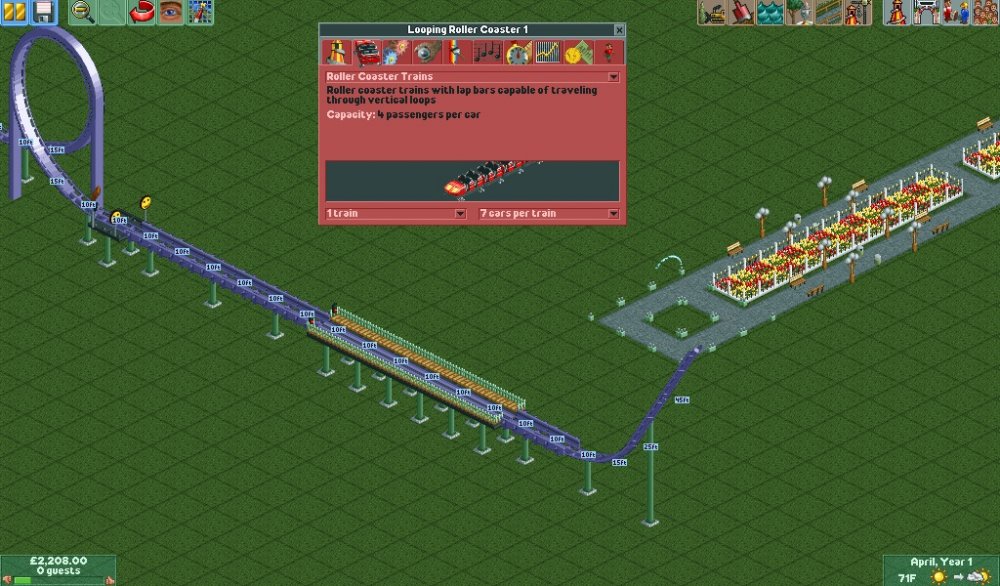Viewport: 1000px width, 586px height.
Task: Open the Roller Coaster Trains vehicle type dropdown
Action: [x=613, y=76]
